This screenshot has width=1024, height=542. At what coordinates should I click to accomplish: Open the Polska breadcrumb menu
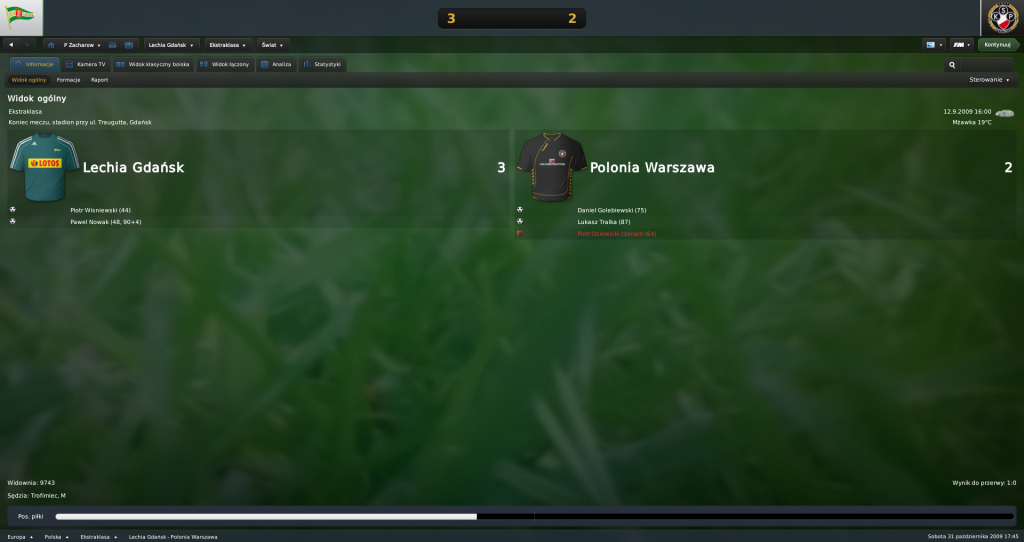pyautogui.click(x=56, y=537)
